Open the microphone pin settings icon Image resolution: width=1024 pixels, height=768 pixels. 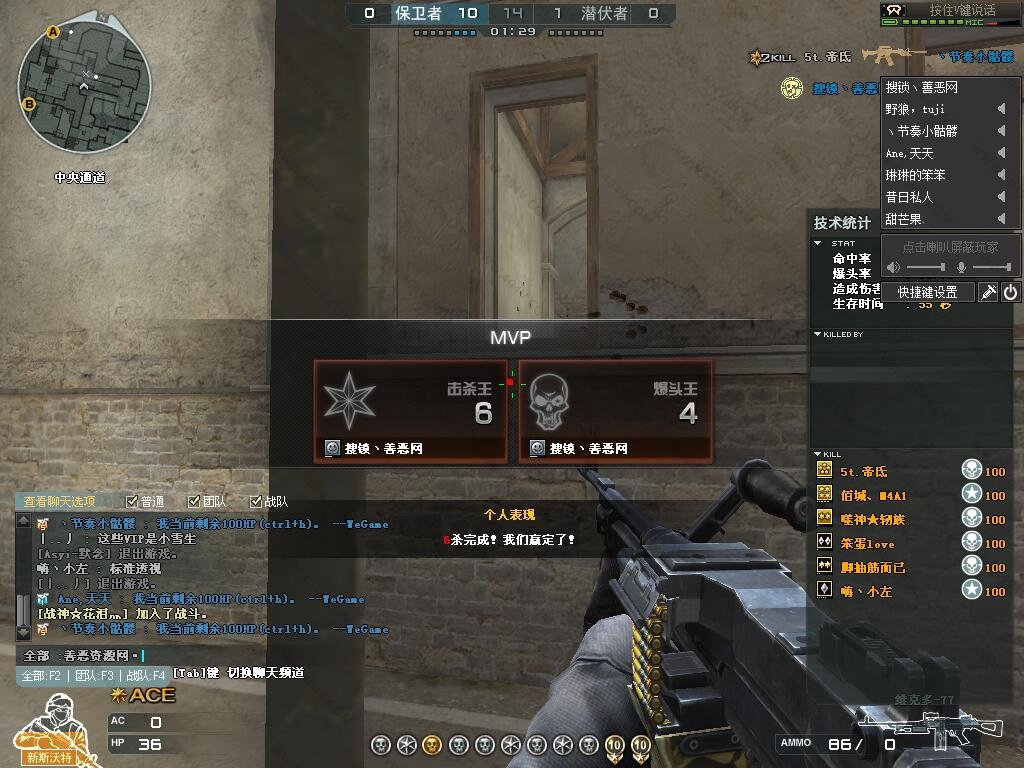tap(988, 292)
